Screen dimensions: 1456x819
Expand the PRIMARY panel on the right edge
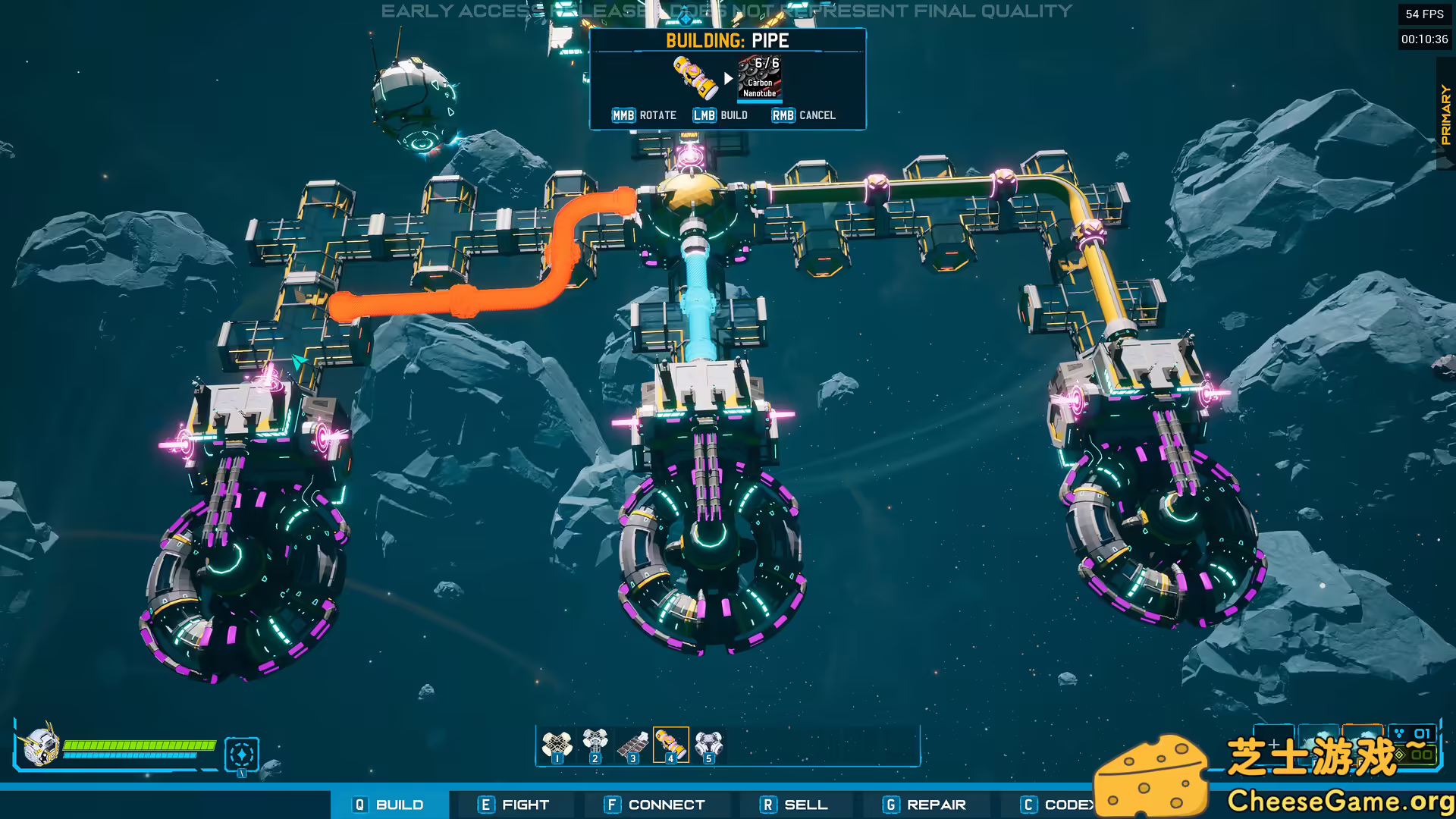[1445, 114]
